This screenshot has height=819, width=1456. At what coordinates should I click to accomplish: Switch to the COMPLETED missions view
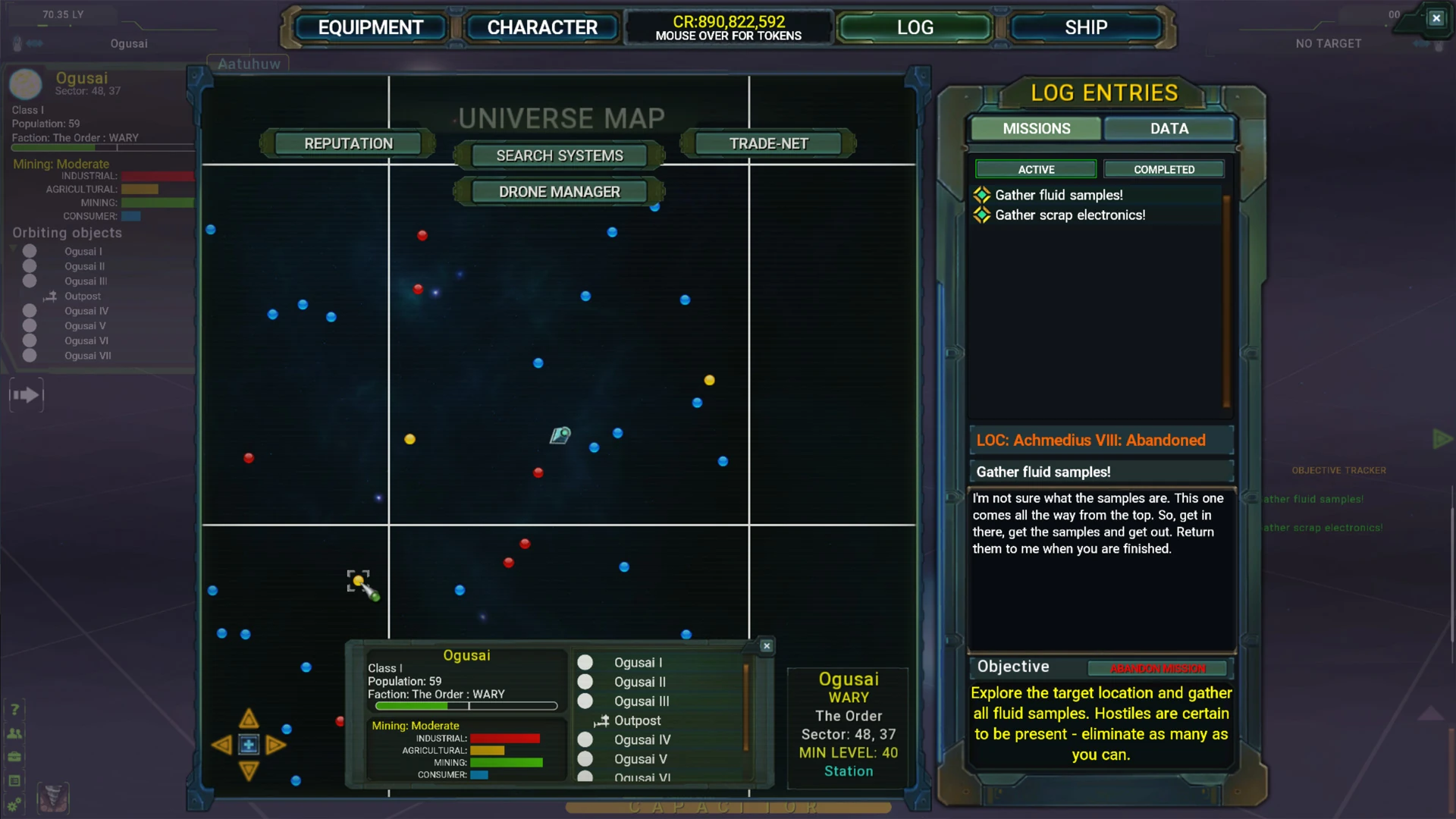point(1163,169)
